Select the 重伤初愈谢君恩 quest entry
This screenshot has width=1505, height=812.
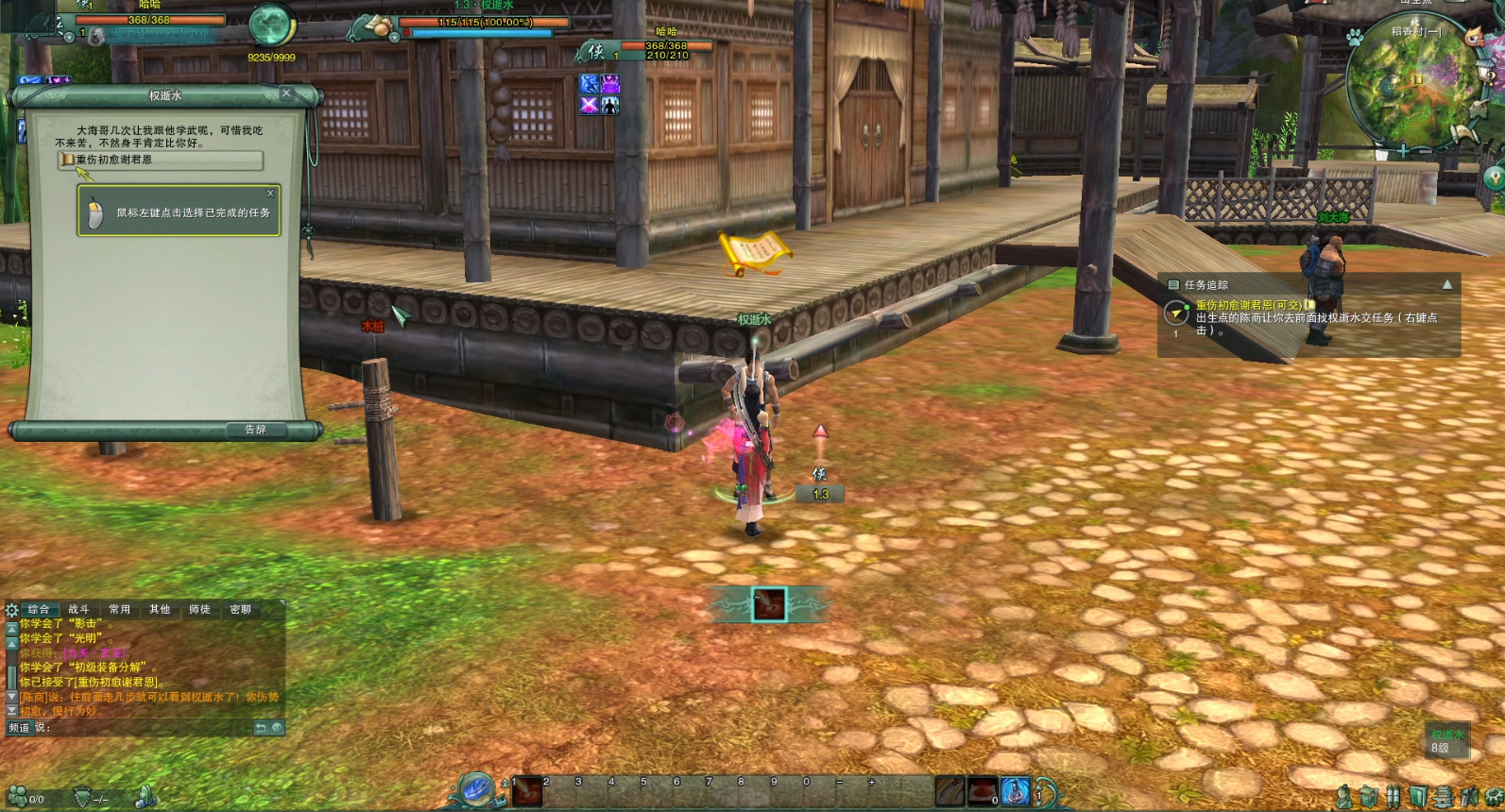(x=159, y=161)
